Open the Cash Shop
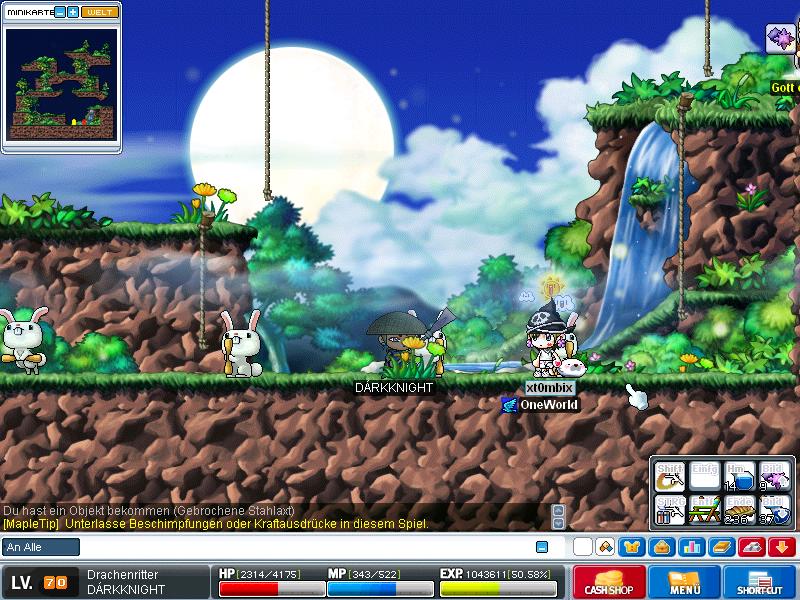This screenshot has width=800, height=600. pos(608,583)
